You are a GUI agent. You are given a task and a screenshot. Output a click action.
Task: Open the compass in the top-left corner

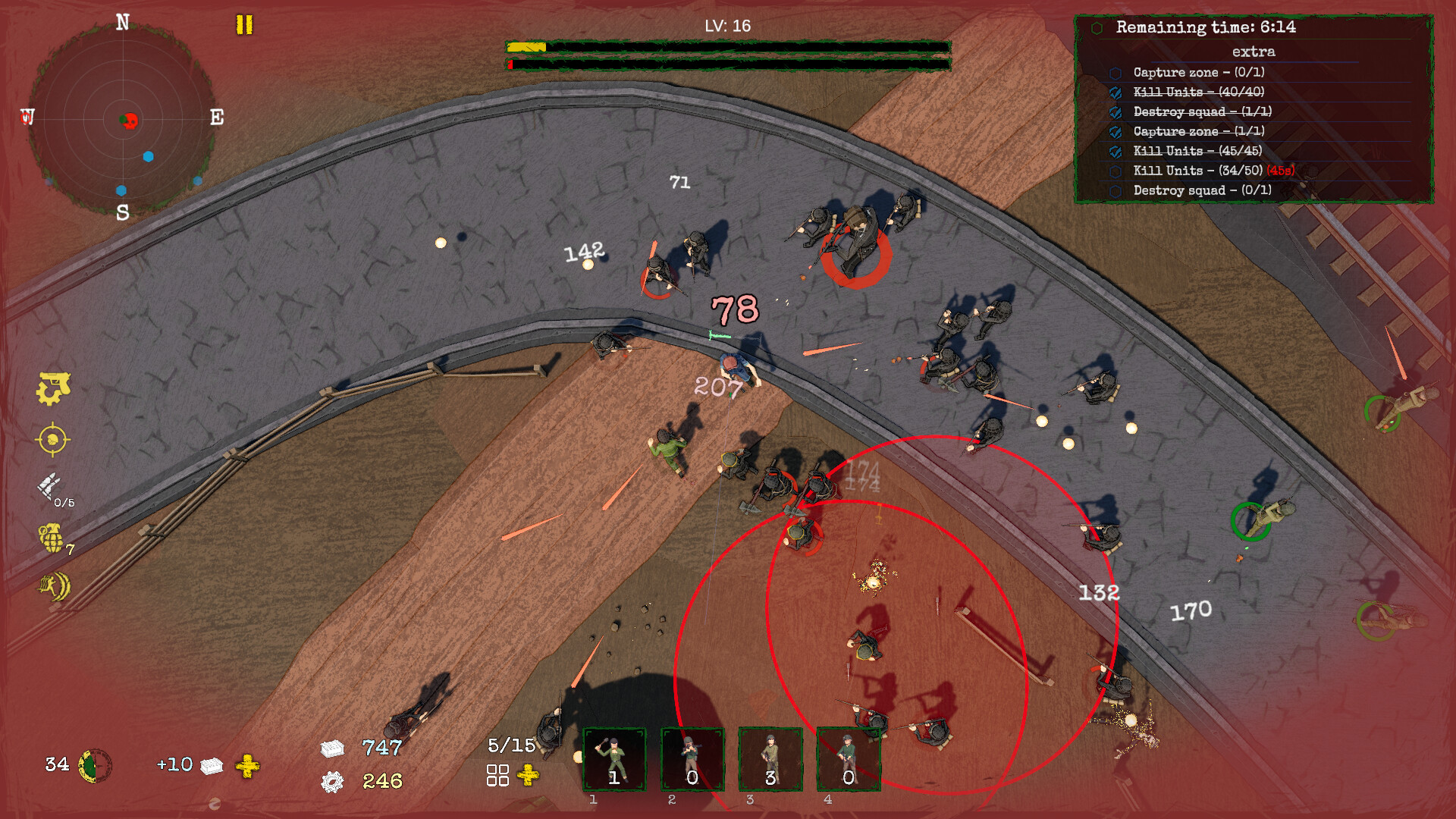click(124, 118)
